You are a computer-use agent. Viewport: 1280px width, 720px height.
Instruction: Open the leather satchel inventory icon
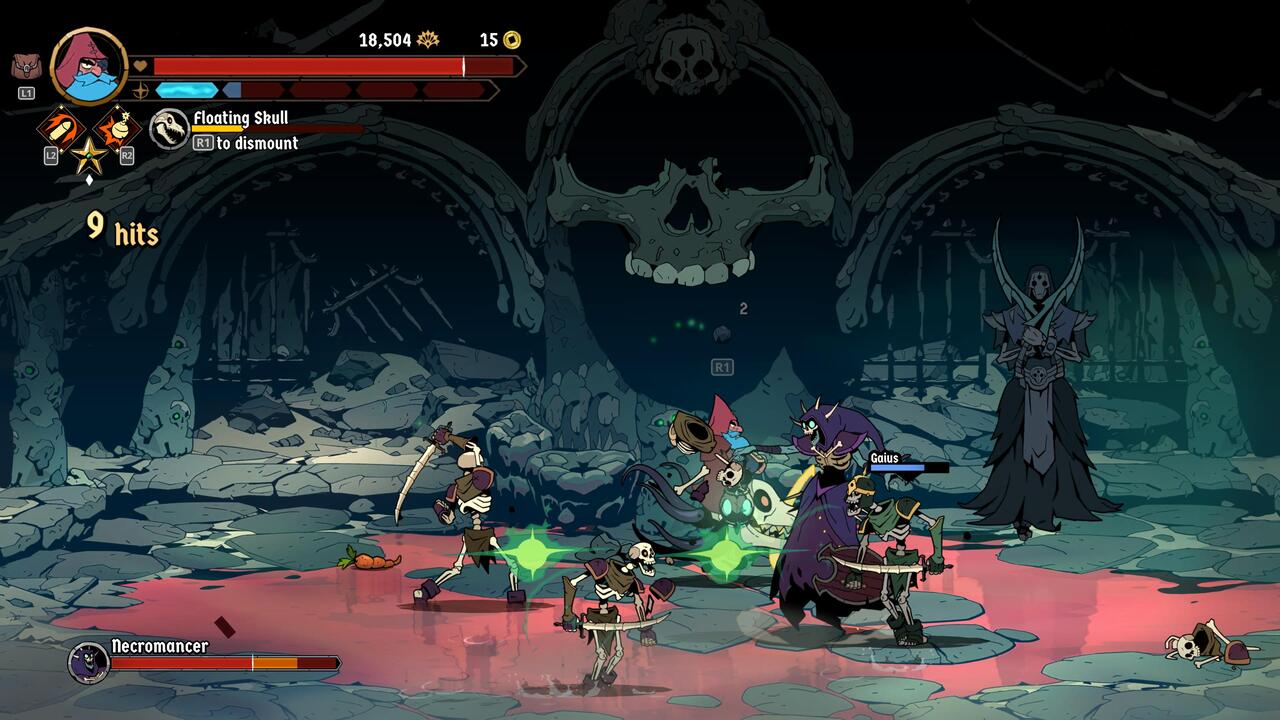tap(26, 67)
